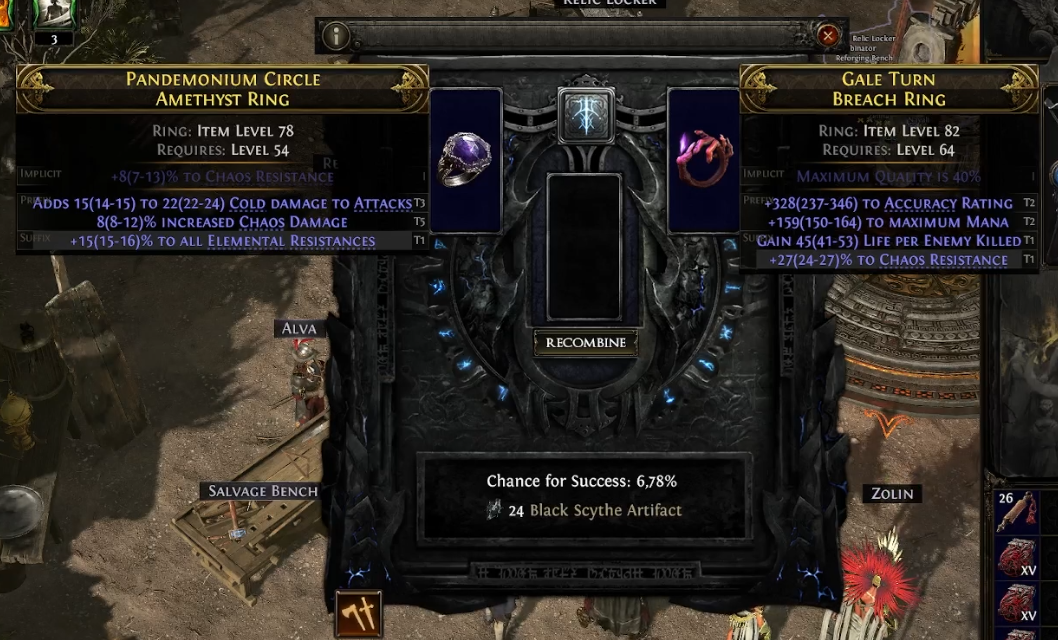The image size is (1058, 640).
Task: Close the recombinator window
Action: point(828,36)
